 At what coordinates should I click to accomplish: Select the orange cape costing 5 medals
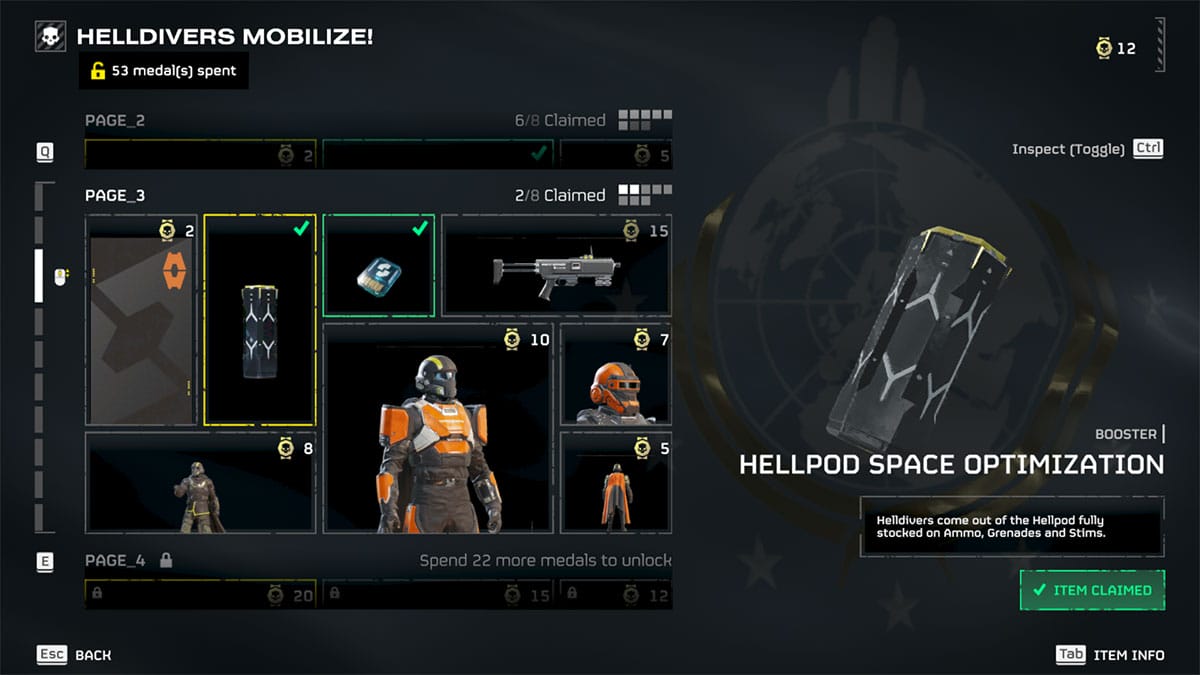[x=615, y=482]
